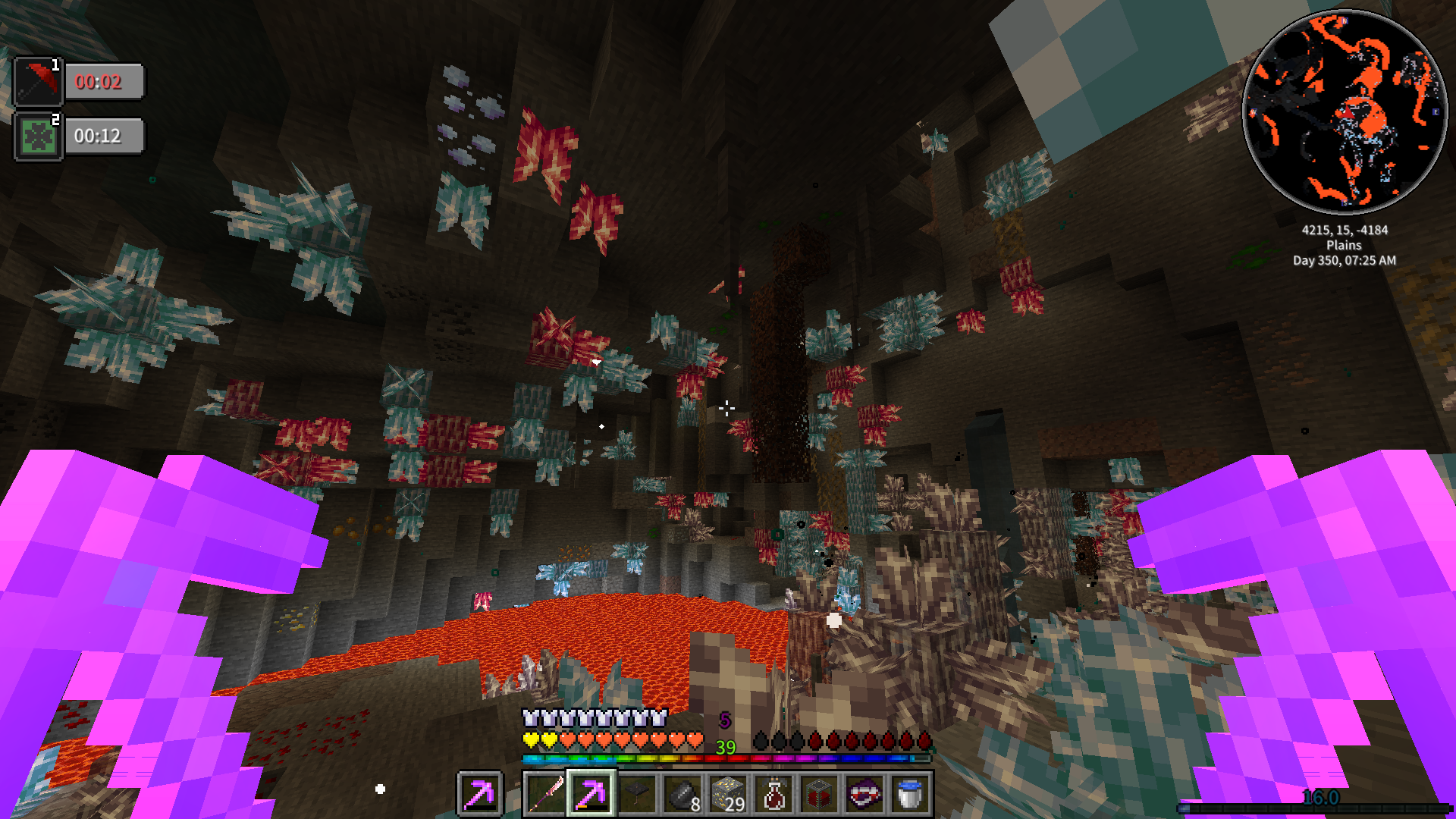Image resolution: width=1456 pixels, height=819 pixels.
Task: Select the pink glaive weapon slot
Action: coord(545,794)
